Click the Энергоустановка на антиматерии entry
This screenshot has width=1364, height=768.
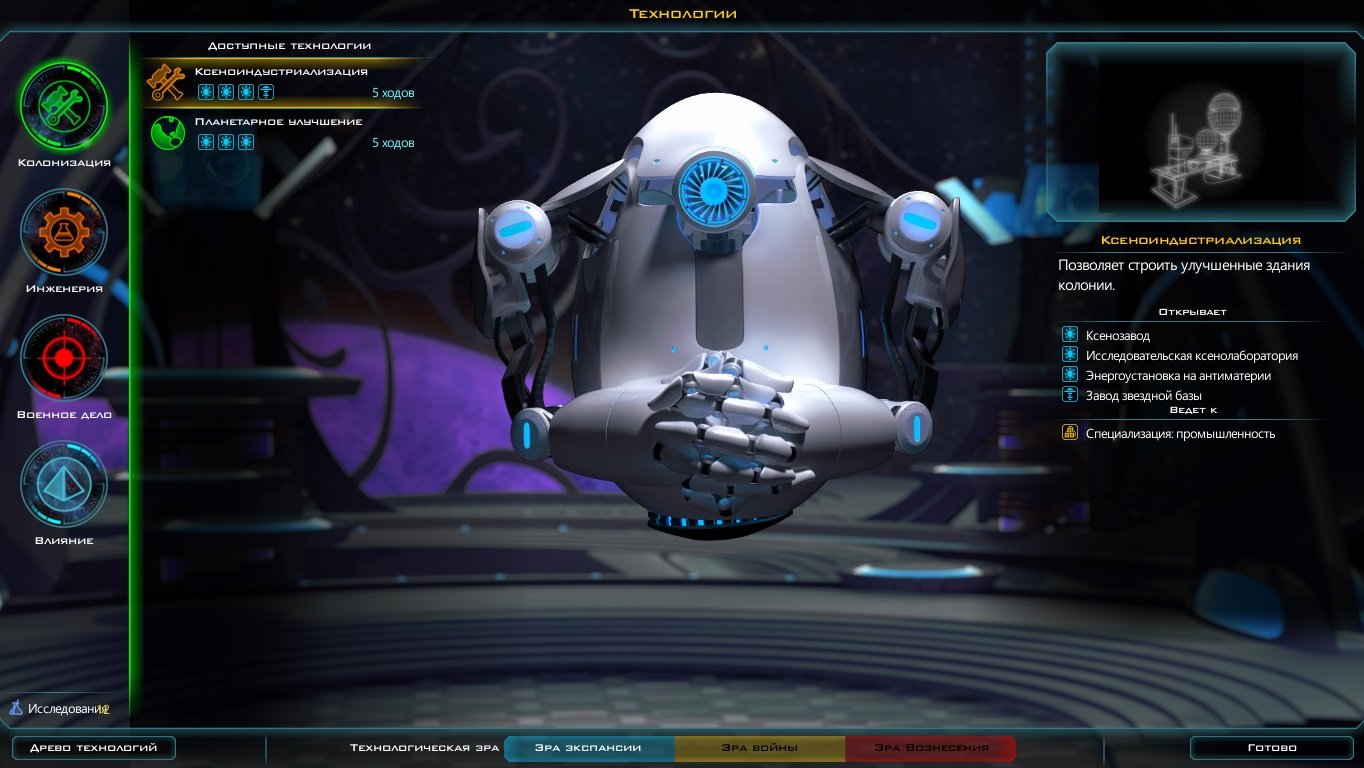click(x=1174, y=375)
